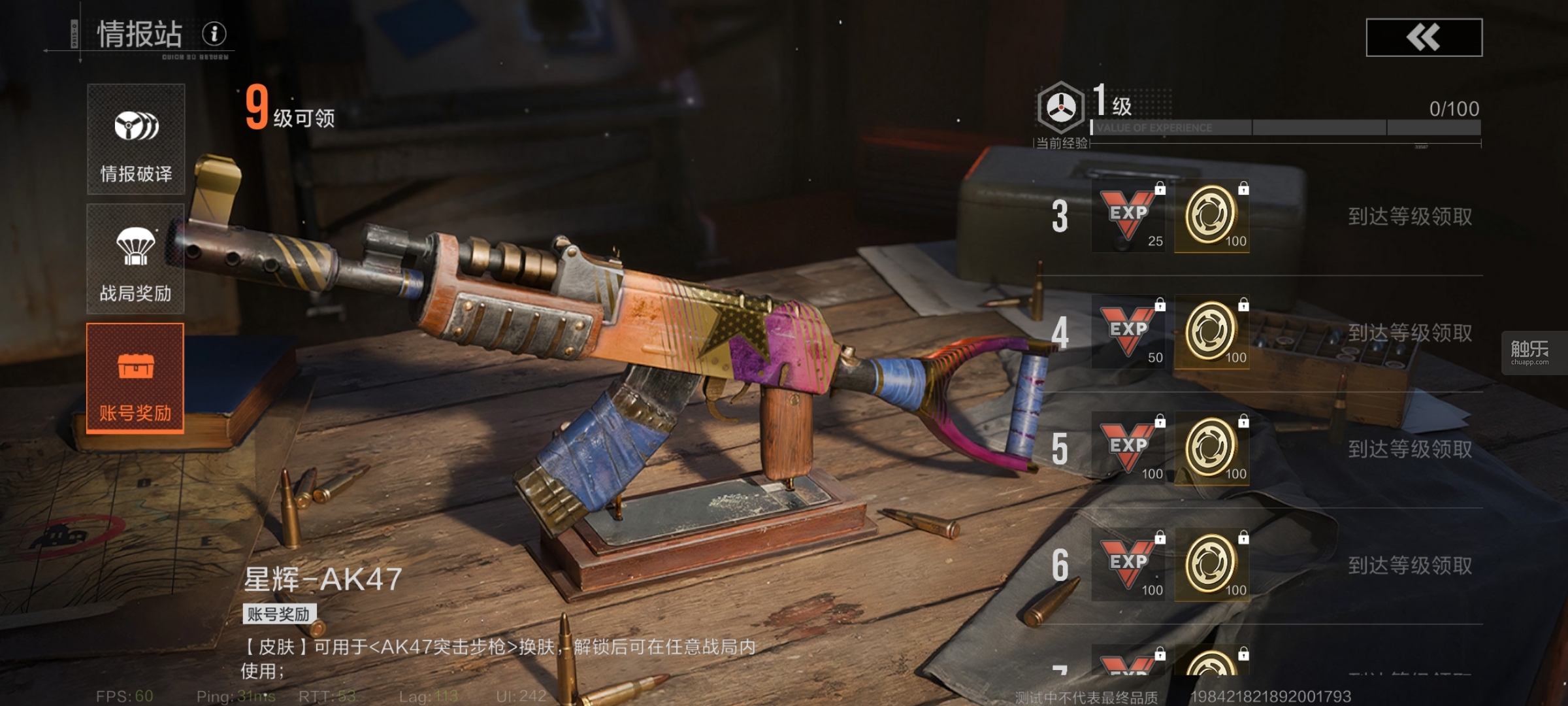Click level 5 EXP 100 reward
Viewport: 1568px width, 706px height.
coord(1130,448)
